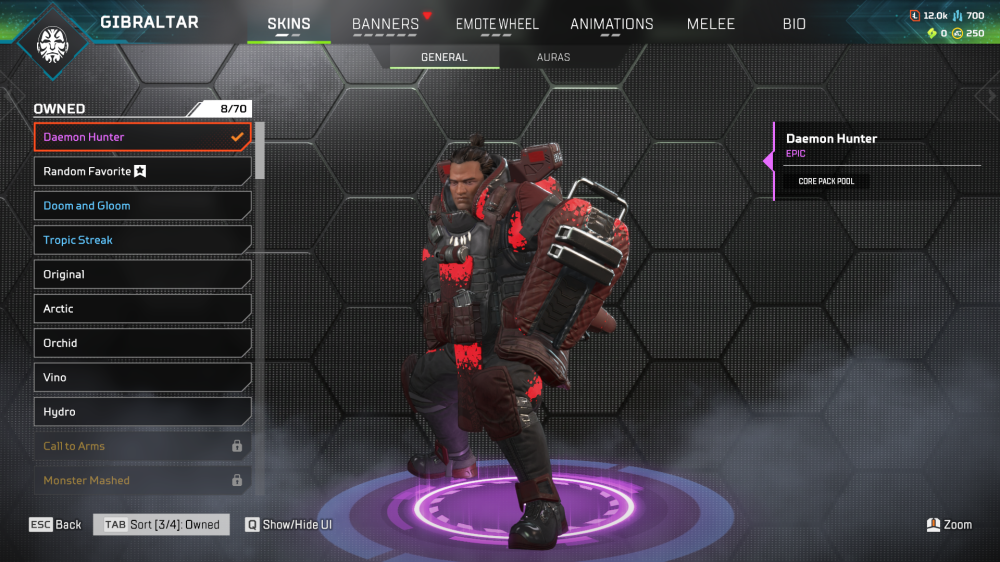Select the Arctic skin
Image resolution: width=1000 pixels, height=562 pixels.
point(142,309)
